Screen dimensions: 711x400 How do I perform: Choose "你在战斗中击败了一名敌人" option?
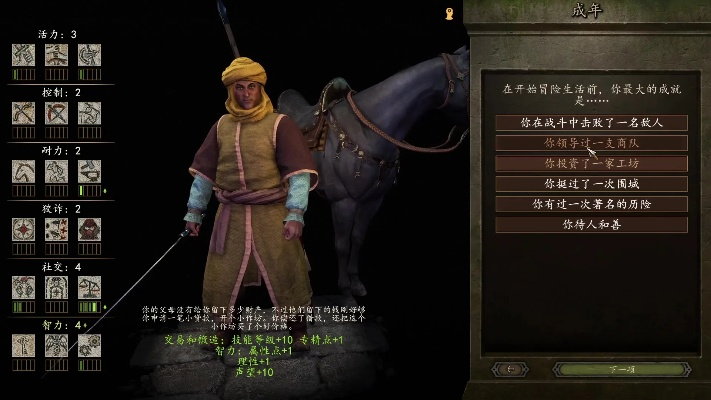click(591, 122)
